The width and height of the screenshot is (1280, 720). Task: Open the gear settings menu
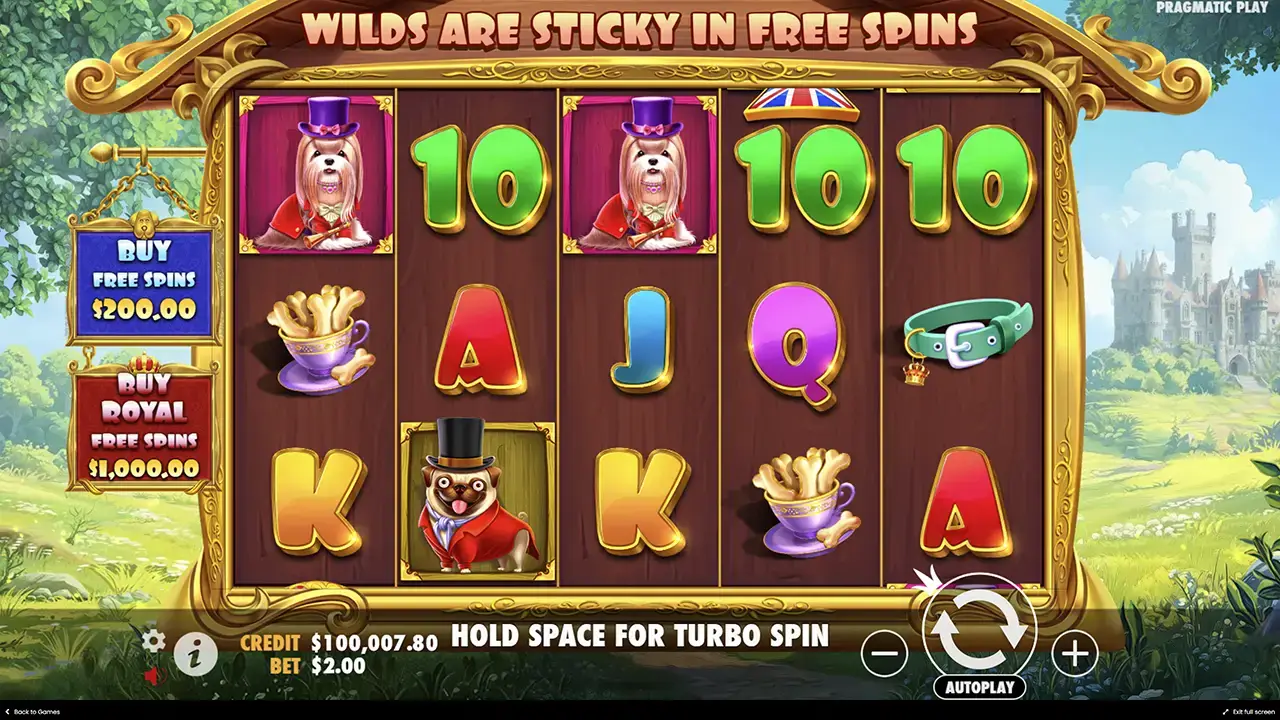point(153,640)
